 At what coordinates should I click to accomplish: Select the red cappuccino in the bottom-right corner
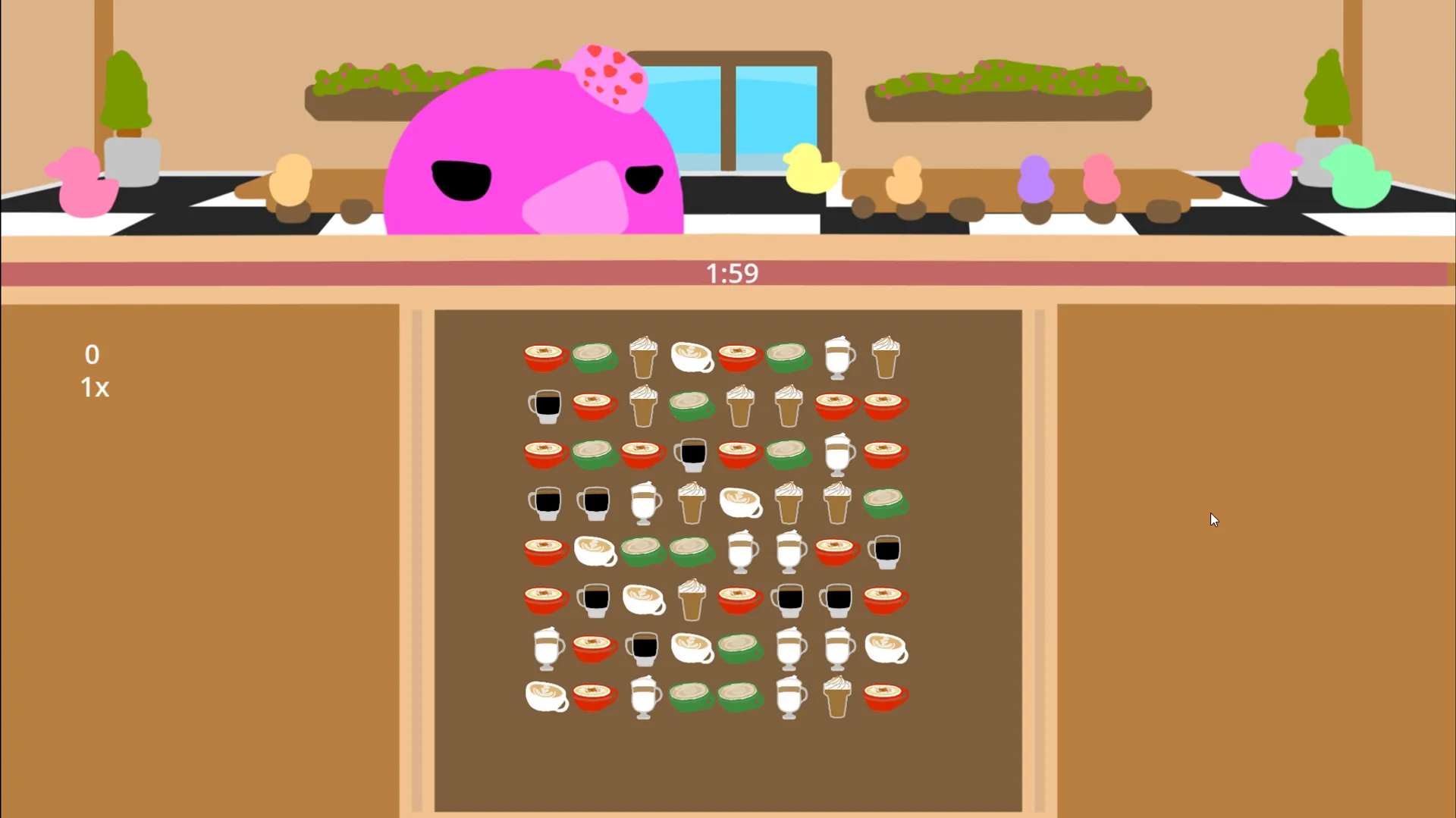(x=885, y=696)
